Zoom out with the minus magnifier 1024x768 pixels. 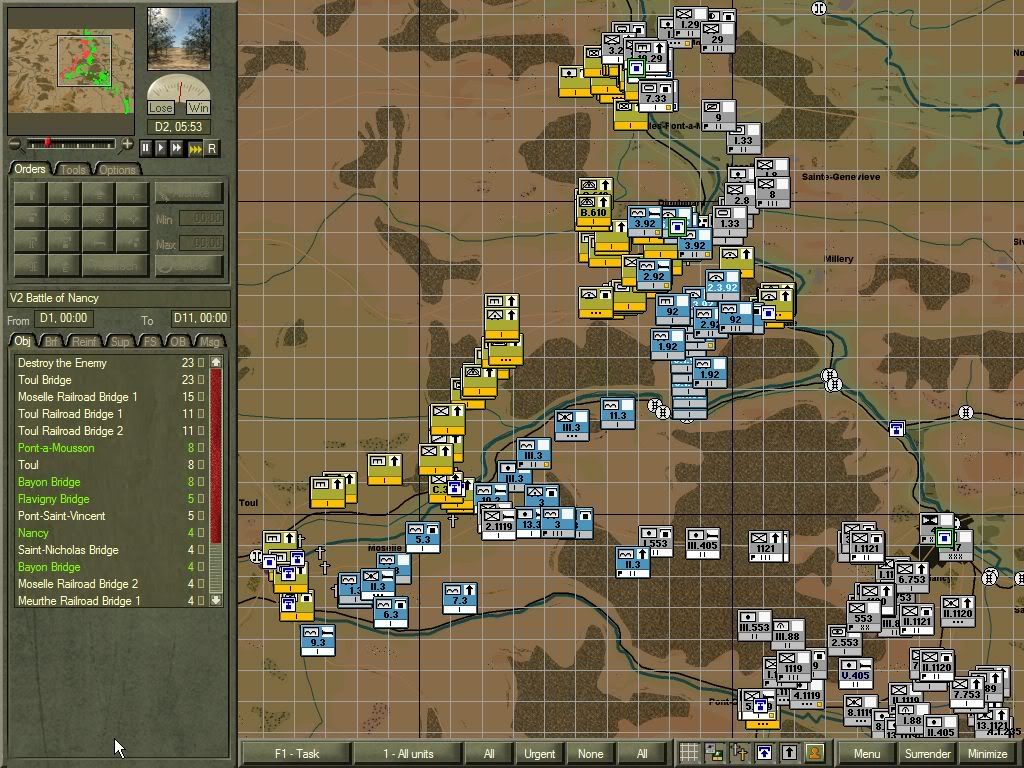pyautogui.click(x=14, y=145)
